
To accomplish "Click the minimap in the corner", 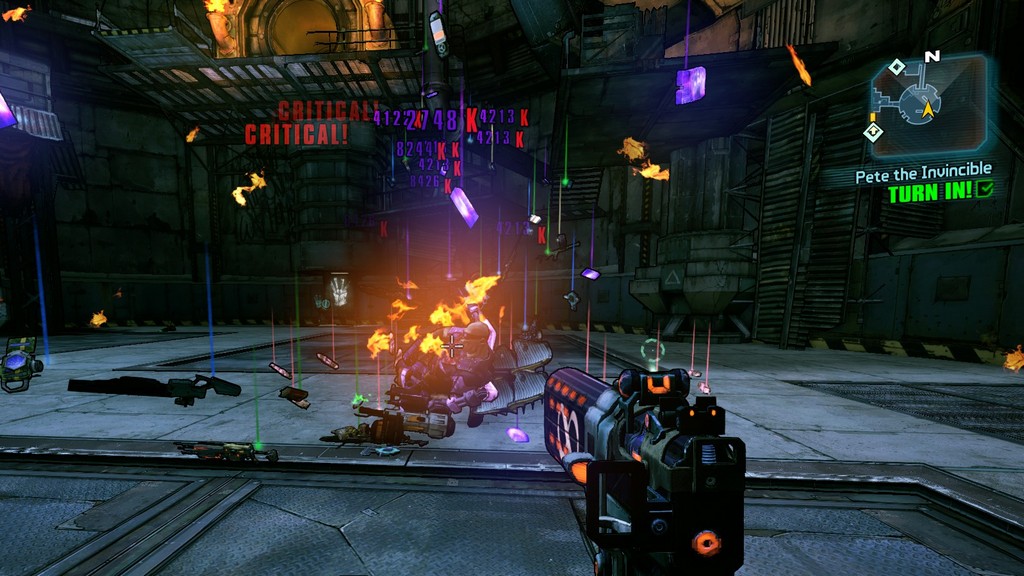I will tap(928, 98).
